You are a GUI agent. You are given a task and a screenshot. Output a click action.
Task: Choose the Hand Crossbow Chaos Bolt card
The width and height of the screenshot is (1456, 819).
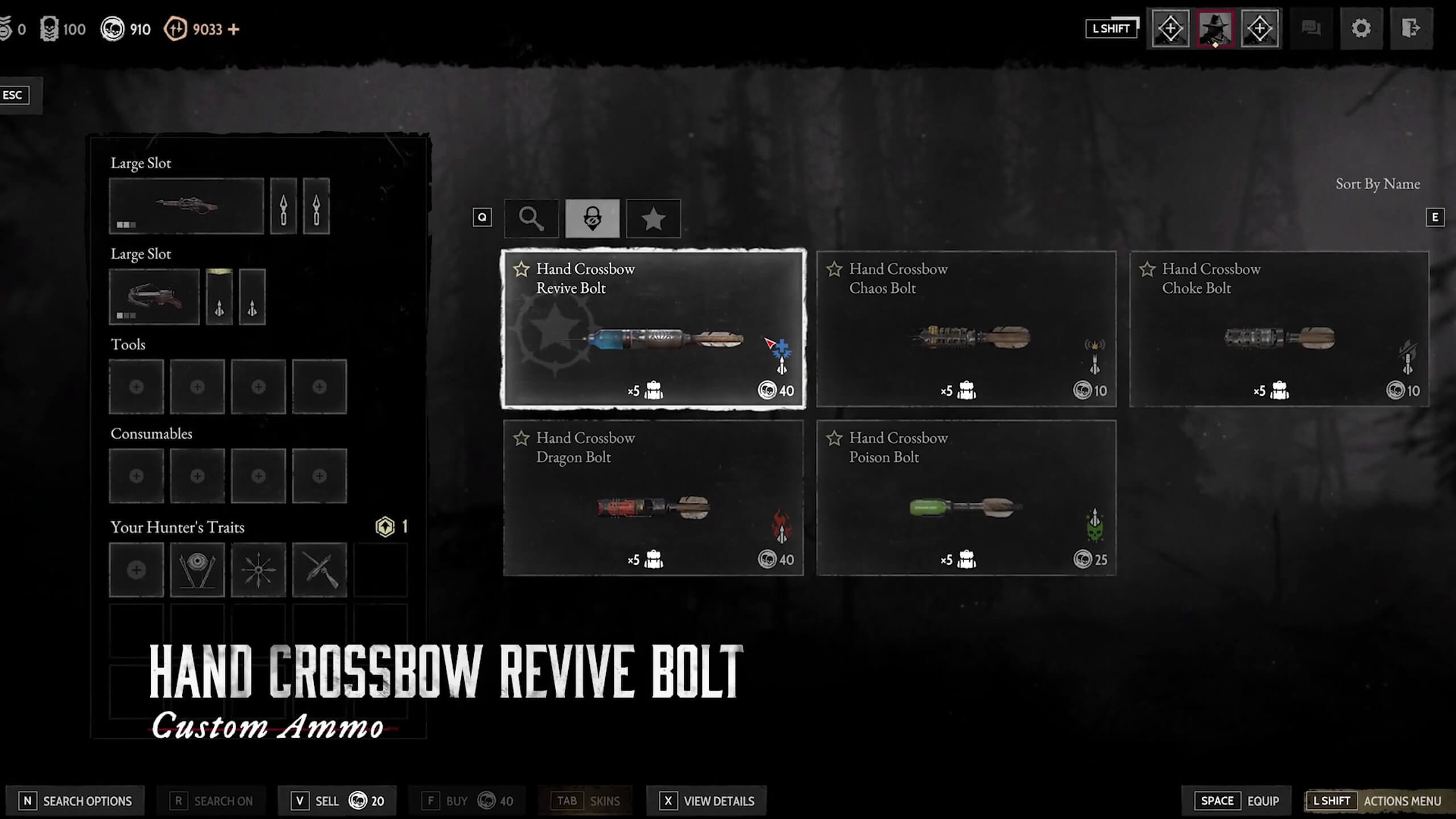pyautogui.click(x=966, y=329)
